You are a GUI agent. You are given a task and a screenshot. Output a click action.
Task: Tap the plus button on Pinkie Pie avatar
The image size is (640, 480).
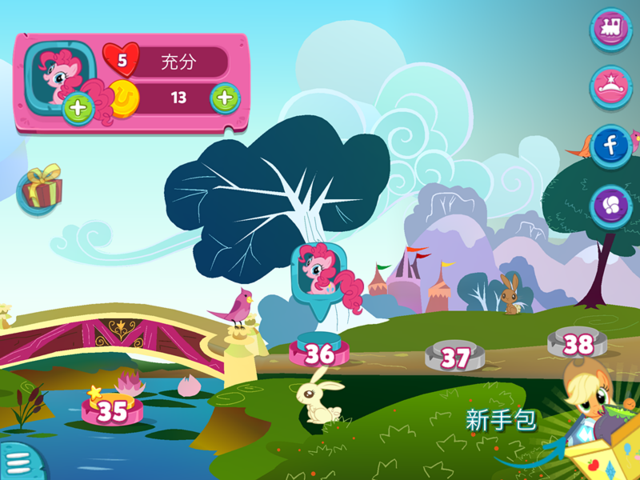coord(78,109)
